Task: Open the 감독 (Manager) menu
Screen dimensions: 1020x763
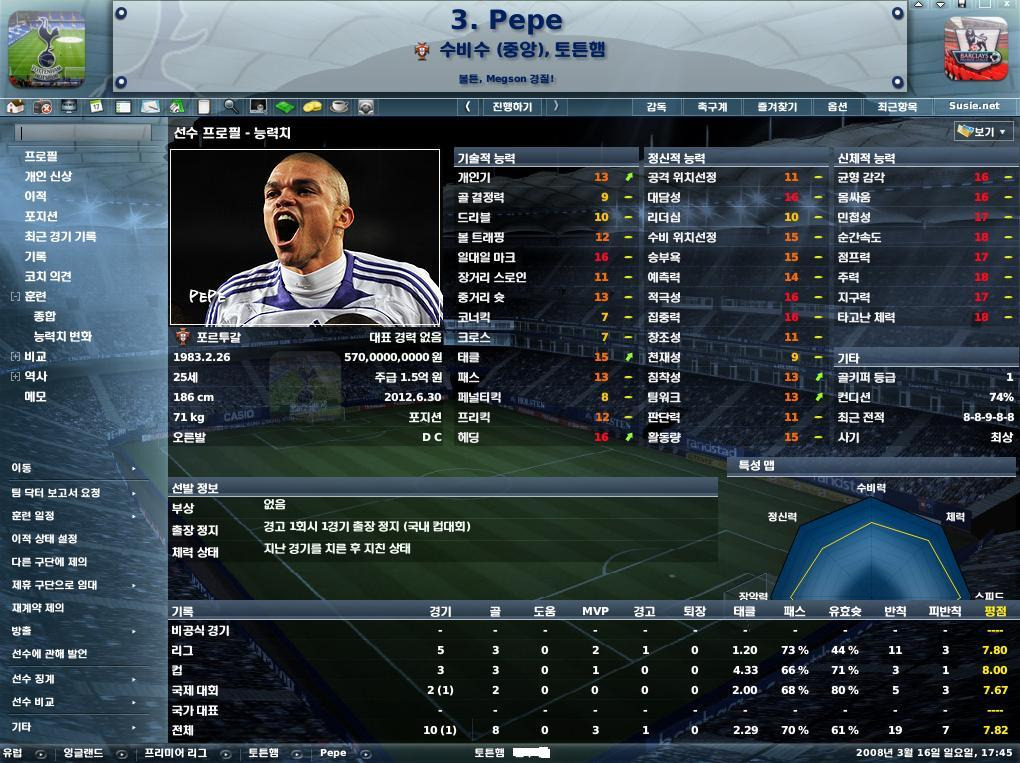Action: click(656, 106)
